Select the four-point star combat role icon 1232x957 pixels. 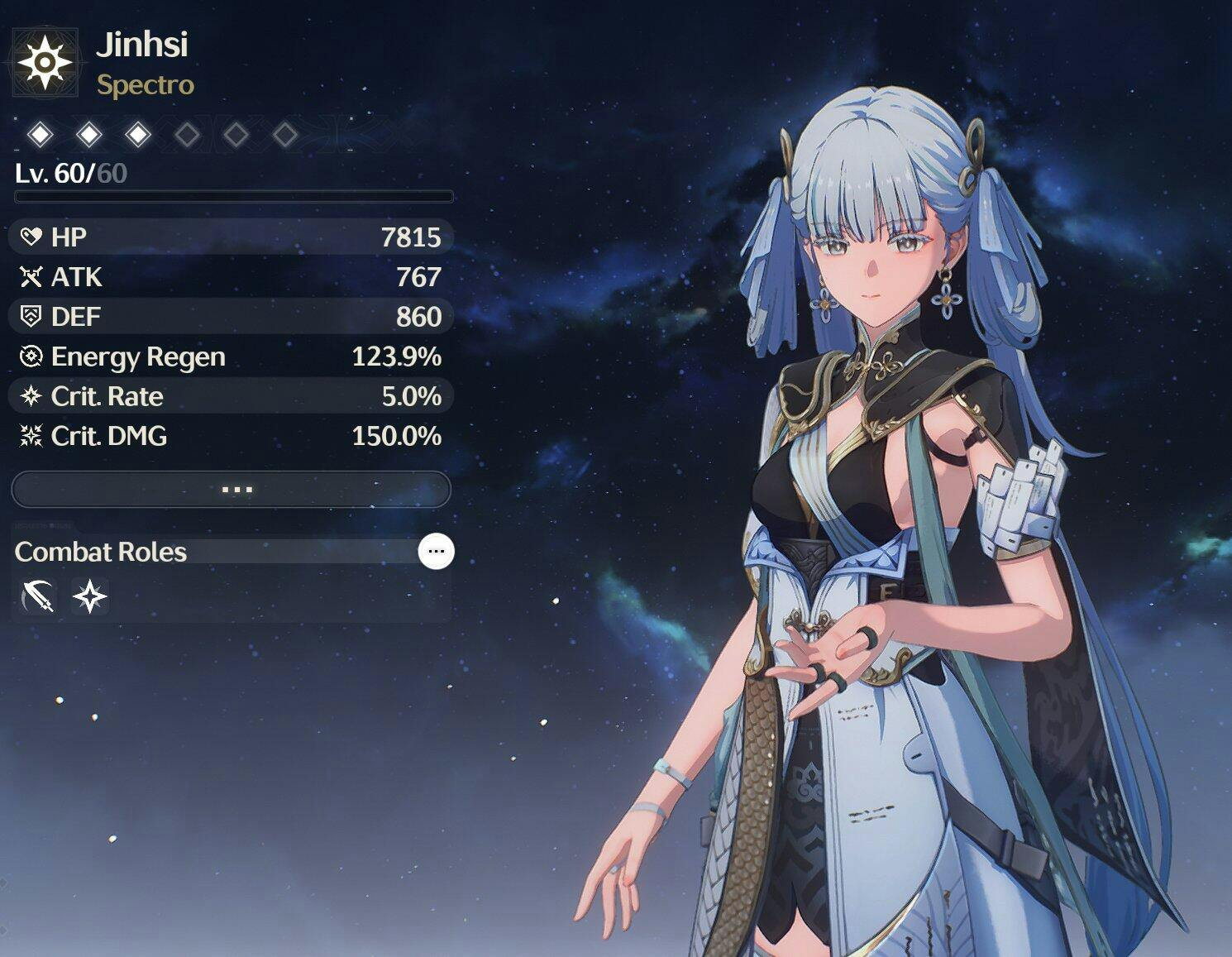click(89, 596)
